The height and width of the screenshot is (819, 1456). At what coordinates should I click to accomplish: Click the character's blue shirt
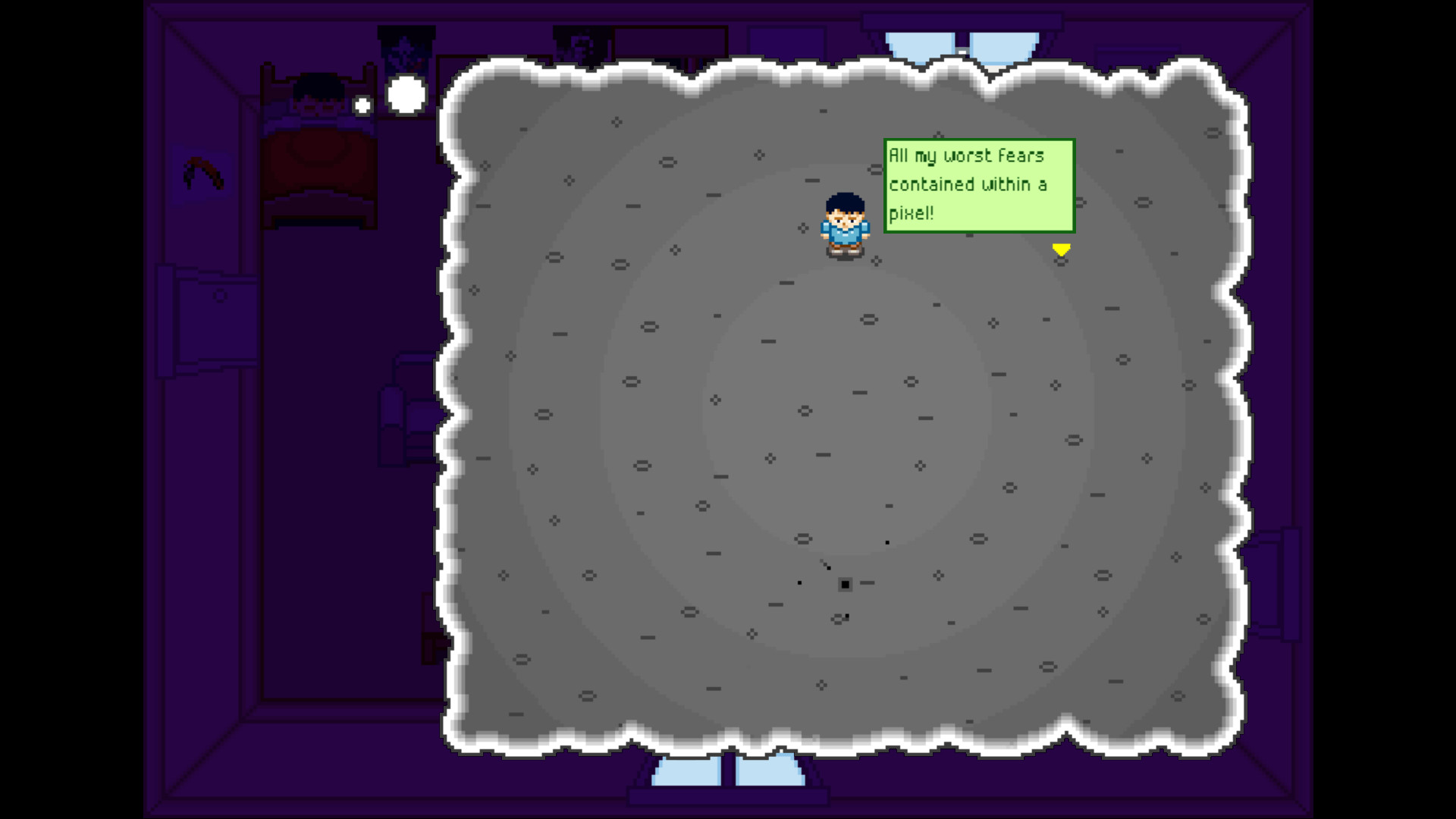point(842,235)
